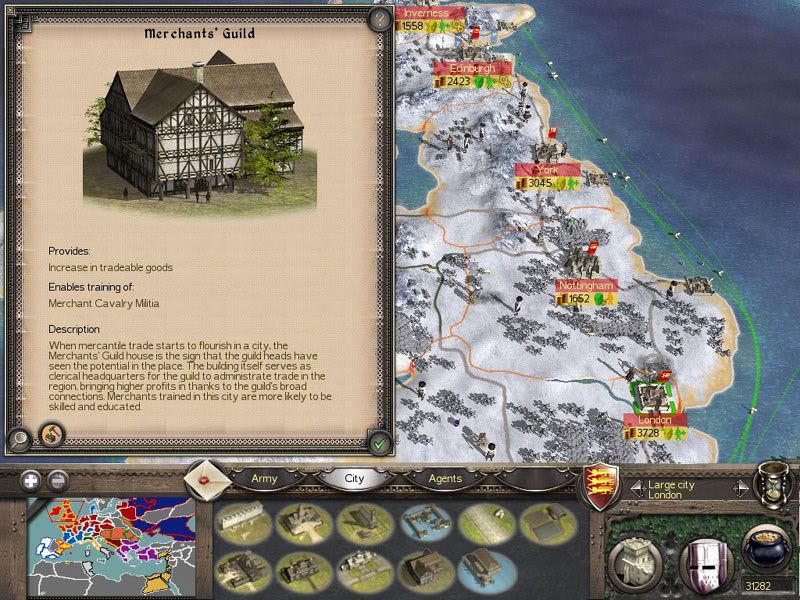The width and height of the screenshot is (800, 600).
Task: Switch to the Agents tab
Action: tap(444, 478)
